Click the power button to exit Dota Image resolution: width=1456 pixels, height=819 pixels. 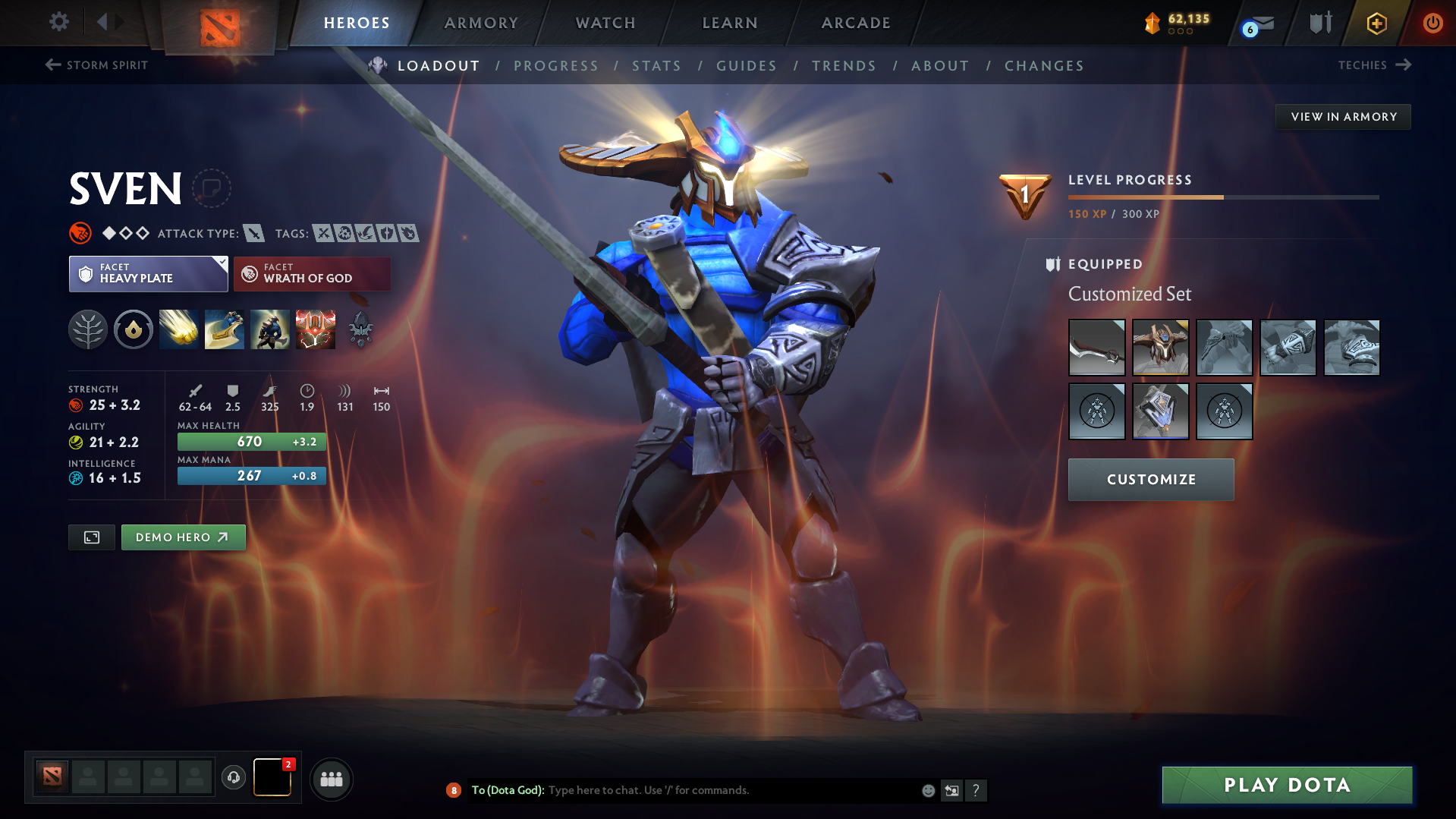(1432, 23)
